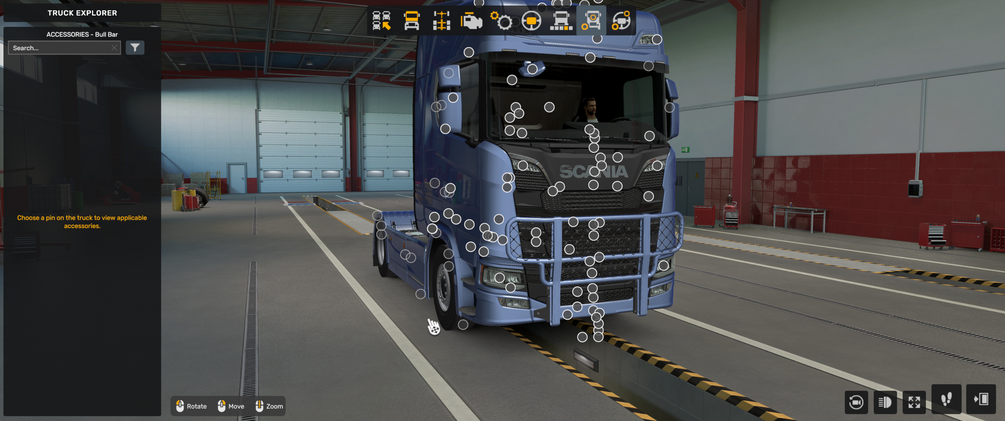Open the exterior truck accessories category
Viewport: 1005px width, 421px height.
pyautogui.click(x=591, y=21)
